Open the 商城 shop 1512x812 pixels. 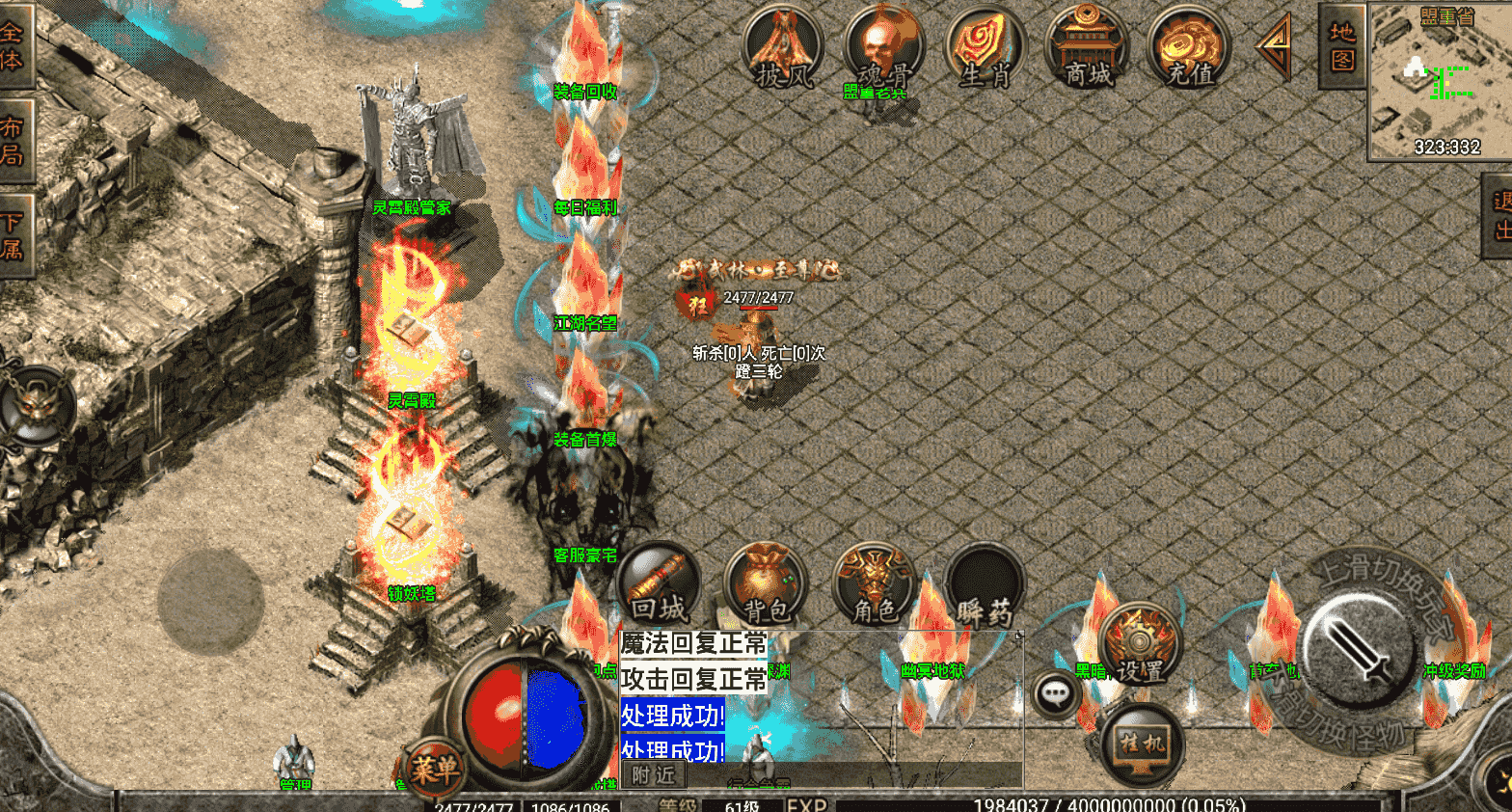1087,46
